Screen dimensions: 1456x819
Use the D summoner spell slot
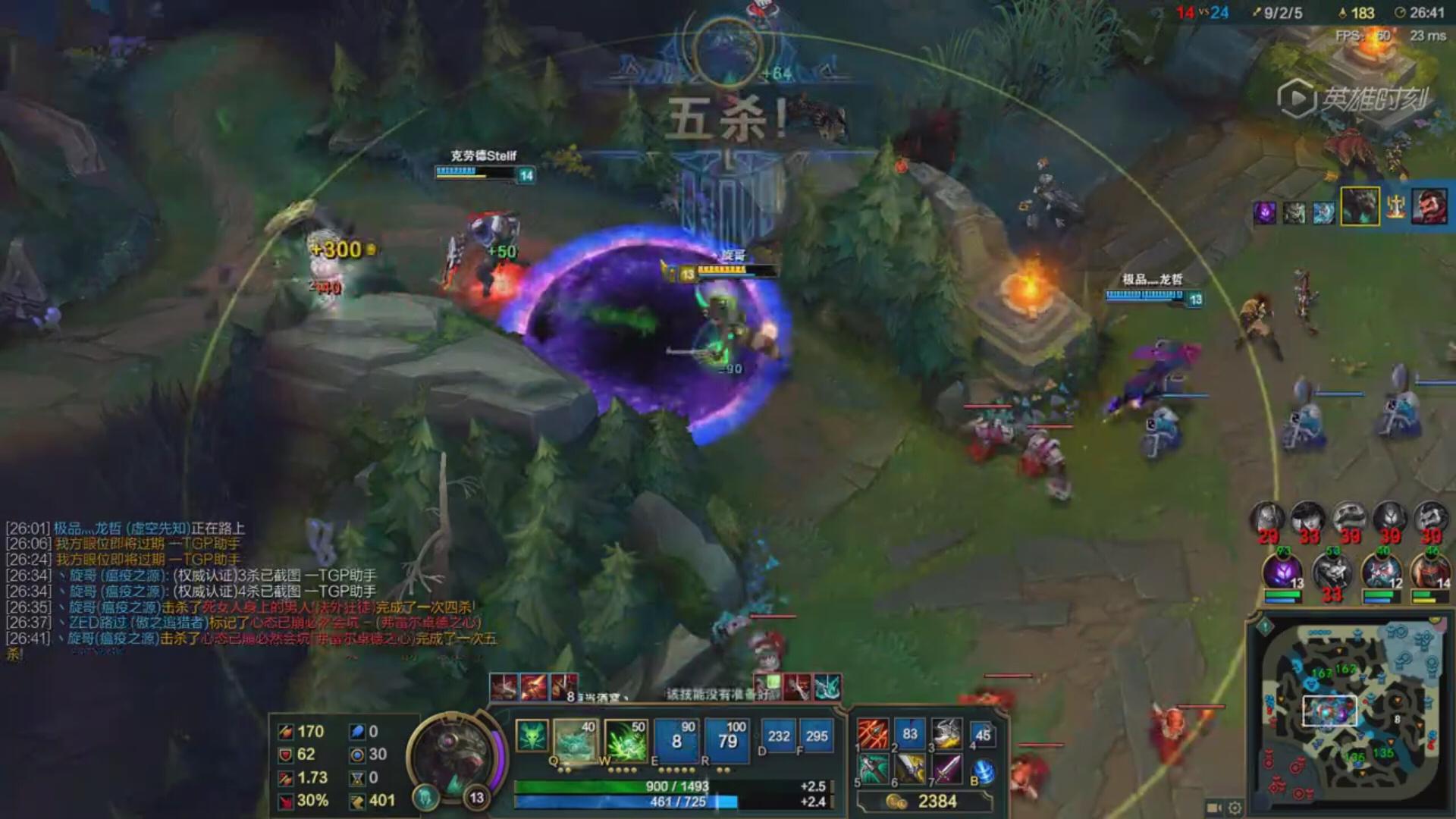tap(779, 736)
